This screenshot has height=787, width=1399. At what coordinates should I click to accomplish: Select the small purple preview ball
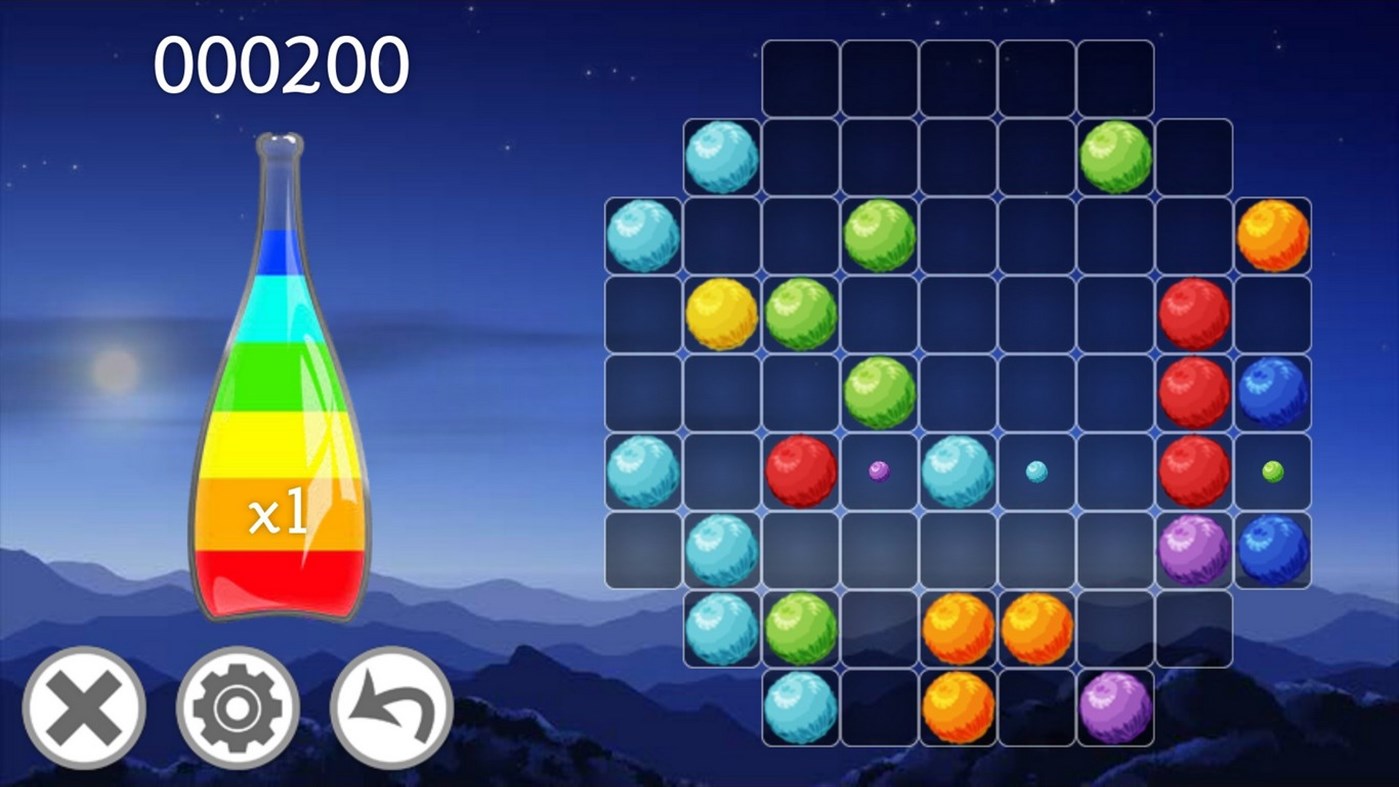click(x=879, y=469)
